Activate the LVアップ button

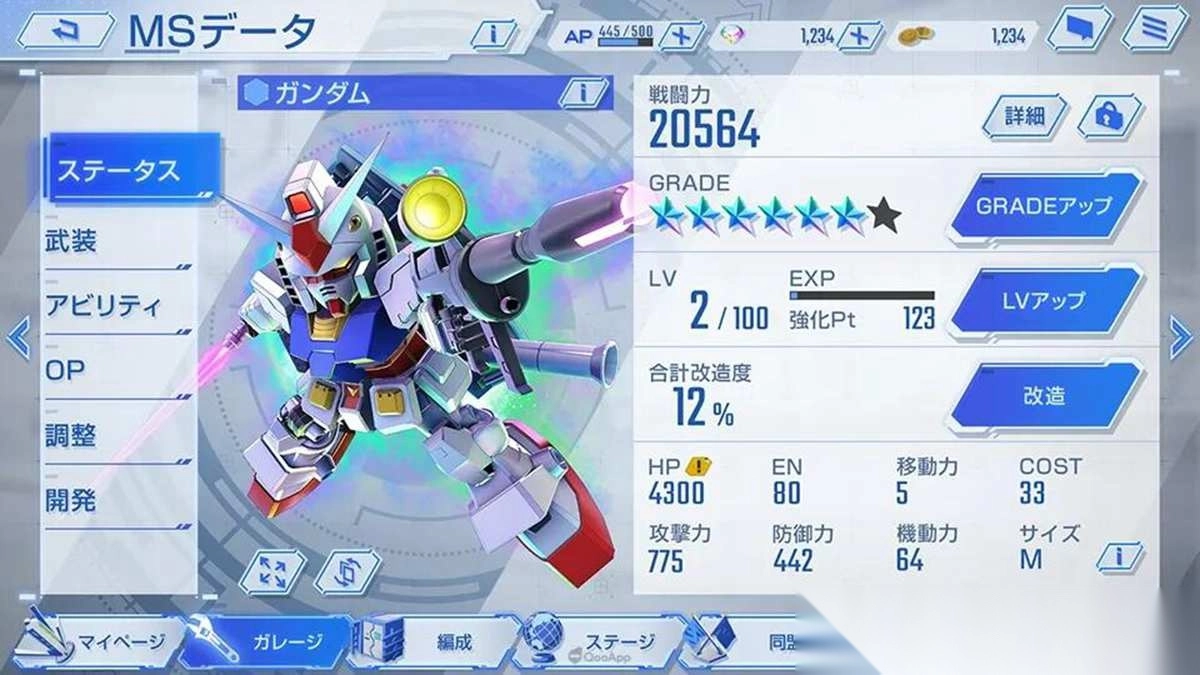(x=1044, y=301)
